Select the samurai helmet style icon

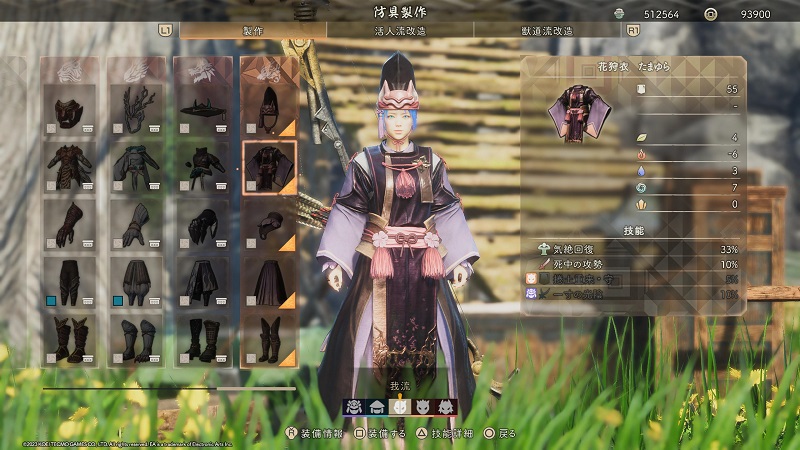[x=355, y=407]
